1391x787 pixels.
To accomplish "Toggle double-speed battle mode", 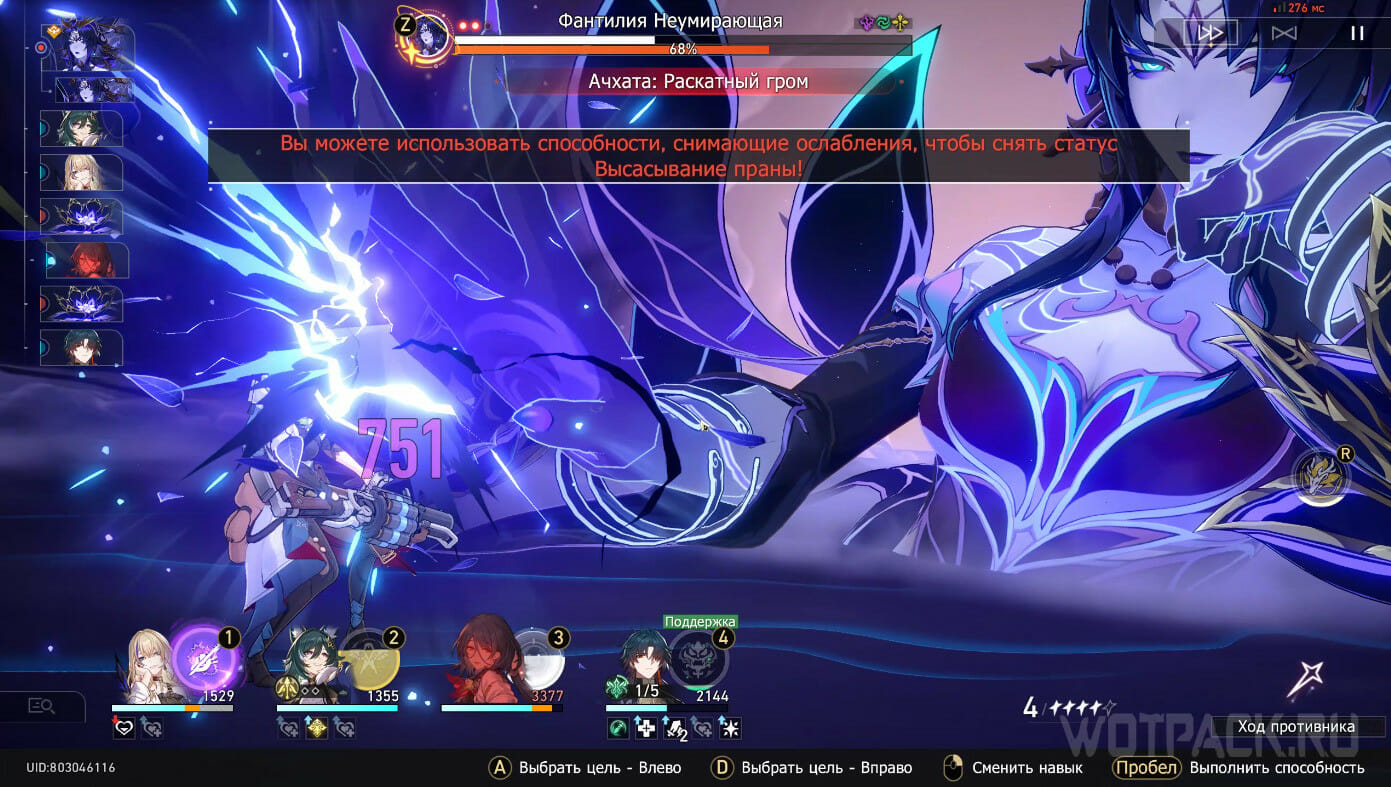I will (x=1210, y=33).
